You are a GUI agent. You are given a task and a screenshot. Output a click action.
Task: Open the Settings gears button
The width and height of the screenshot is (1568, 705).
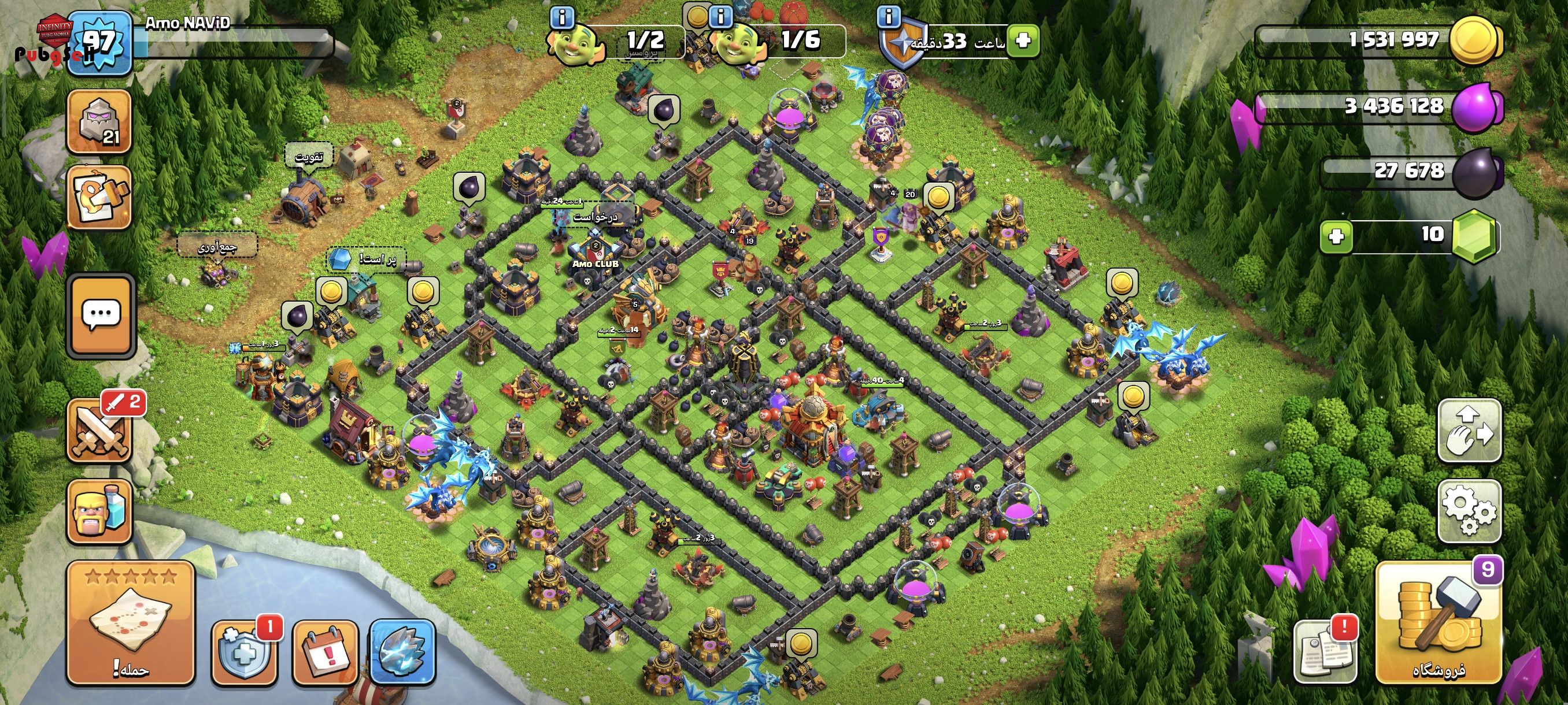(x=1469, y=511)
